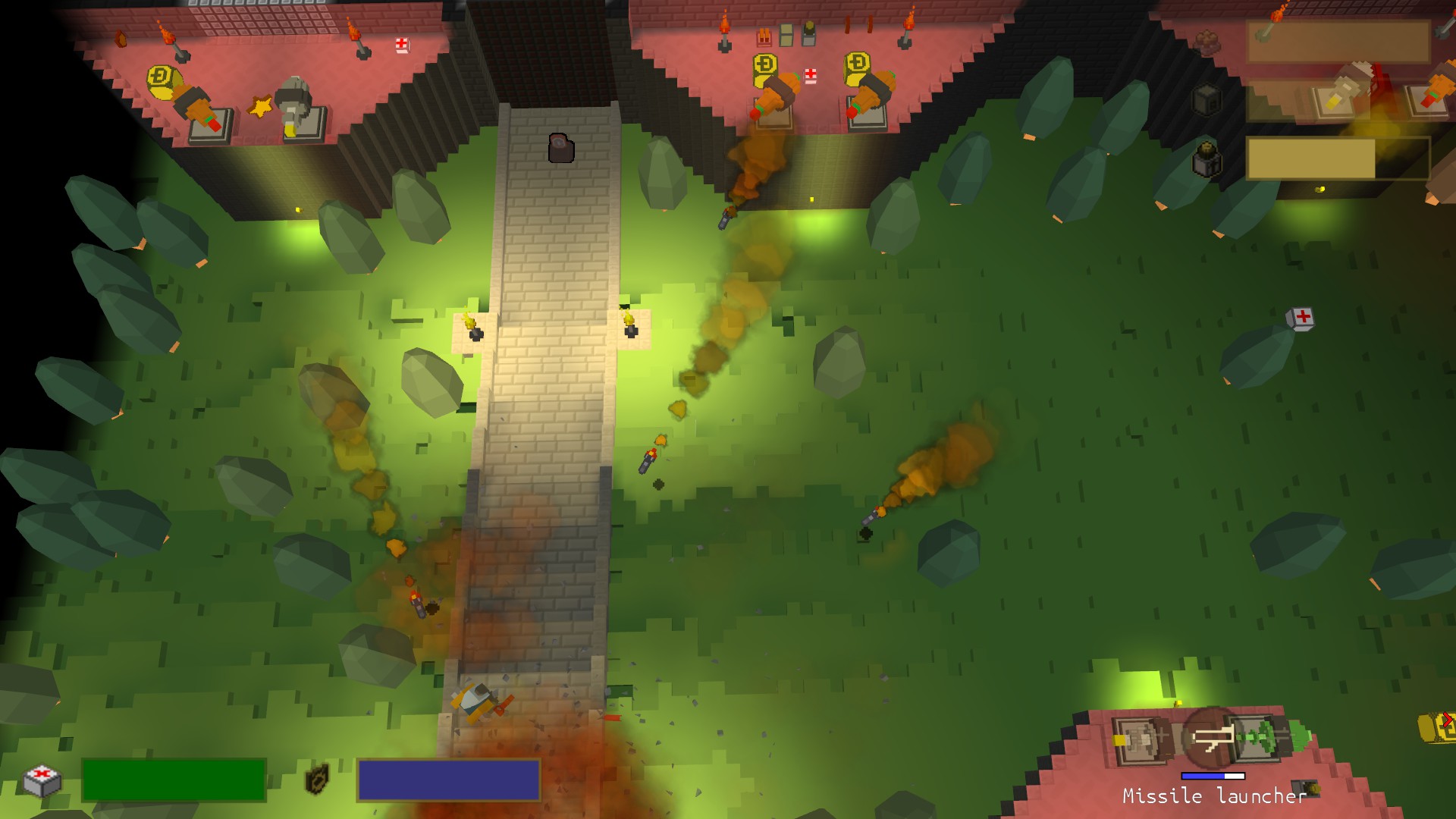Click the blue ammo bar under the weapon wheel
Image resolution: width=1456 pixels, height=819 pixels.
1213,776
